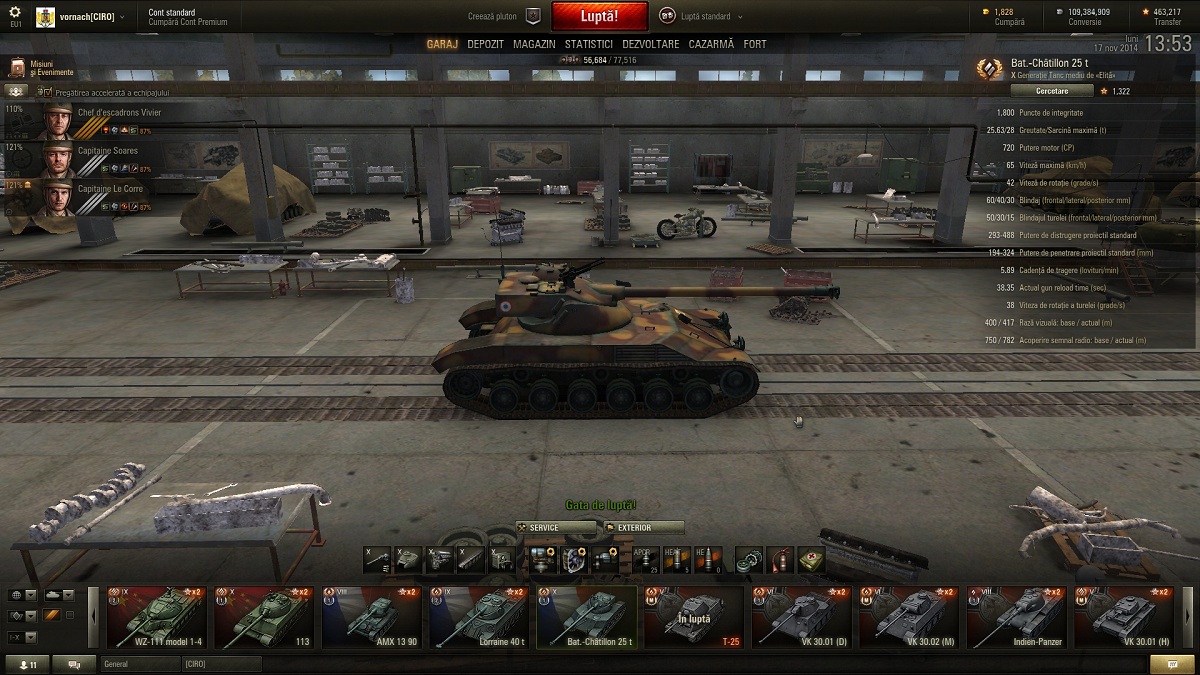Open the DEZVOLTARE tech tree tab
The width and height of the screenshot is (1200, 675).
650,44
